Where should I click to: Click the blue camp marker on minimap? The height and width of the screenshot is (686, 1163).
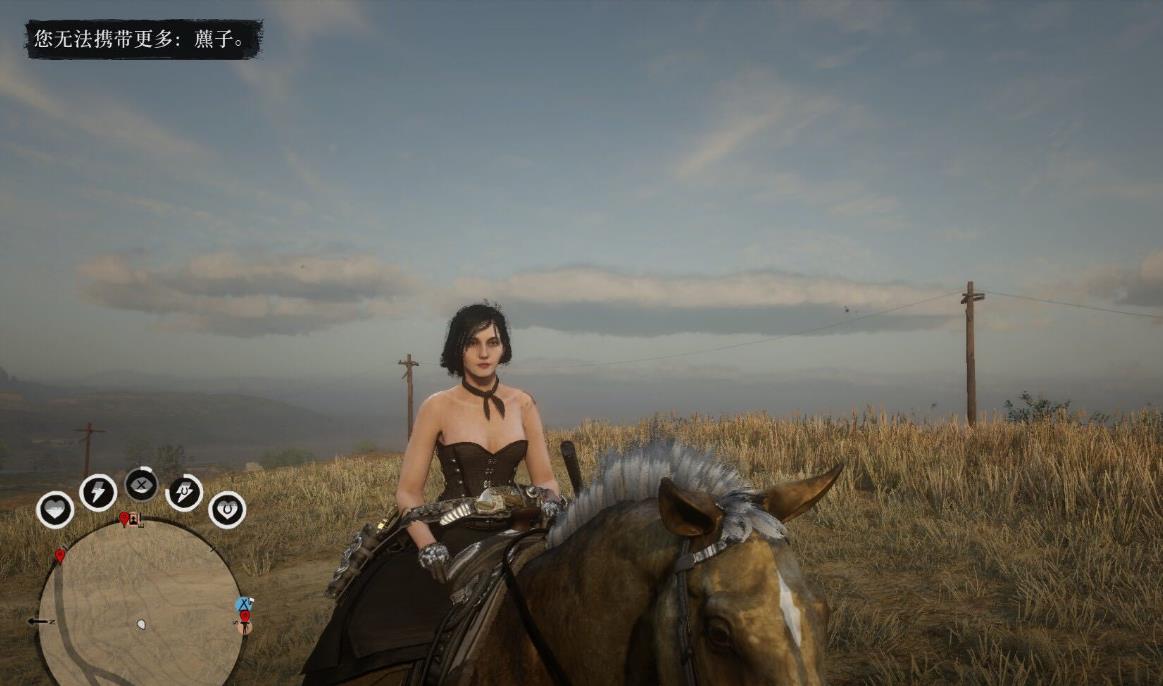(243, 604)
